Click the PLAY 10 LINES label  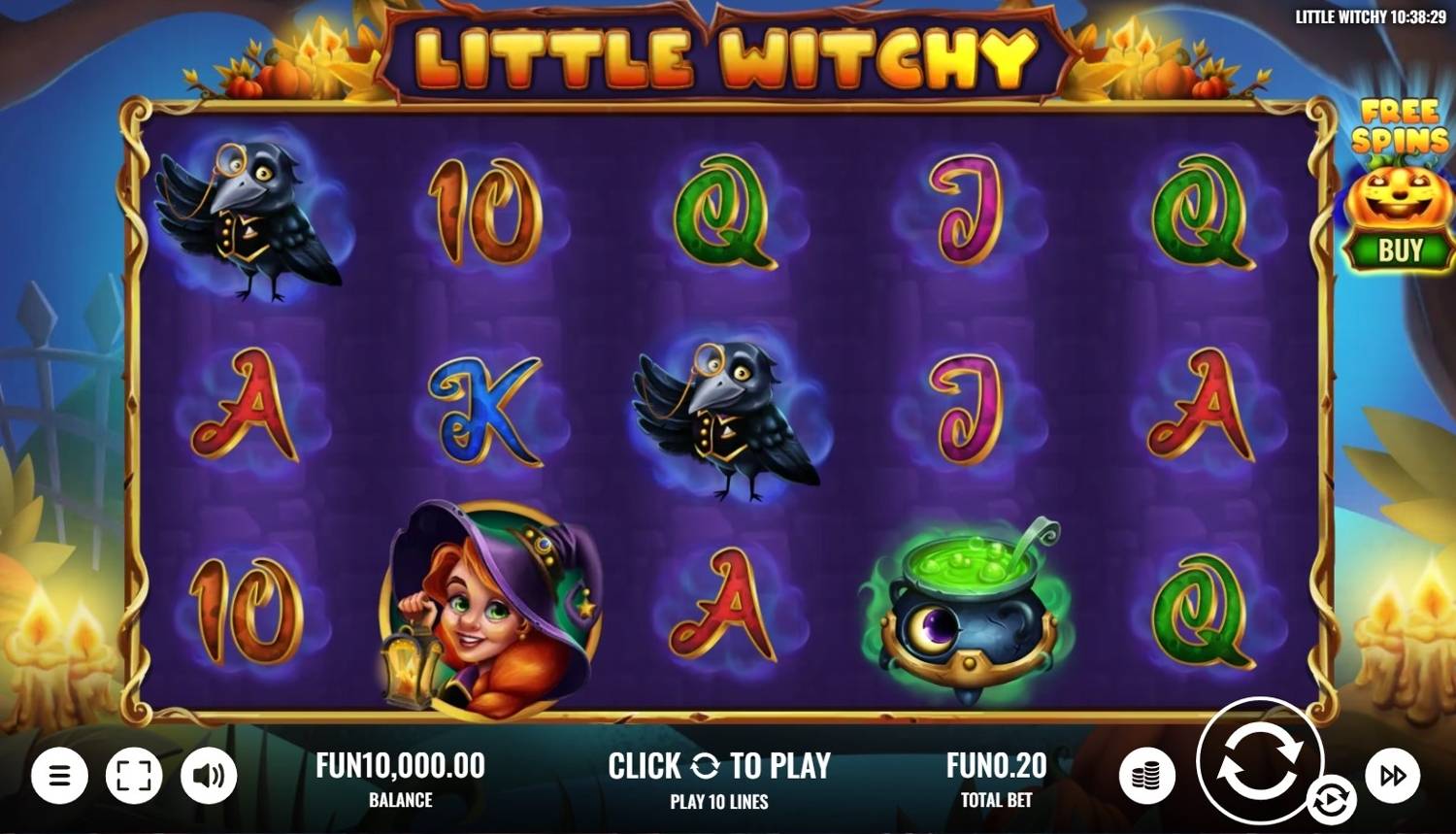(718, 802)
